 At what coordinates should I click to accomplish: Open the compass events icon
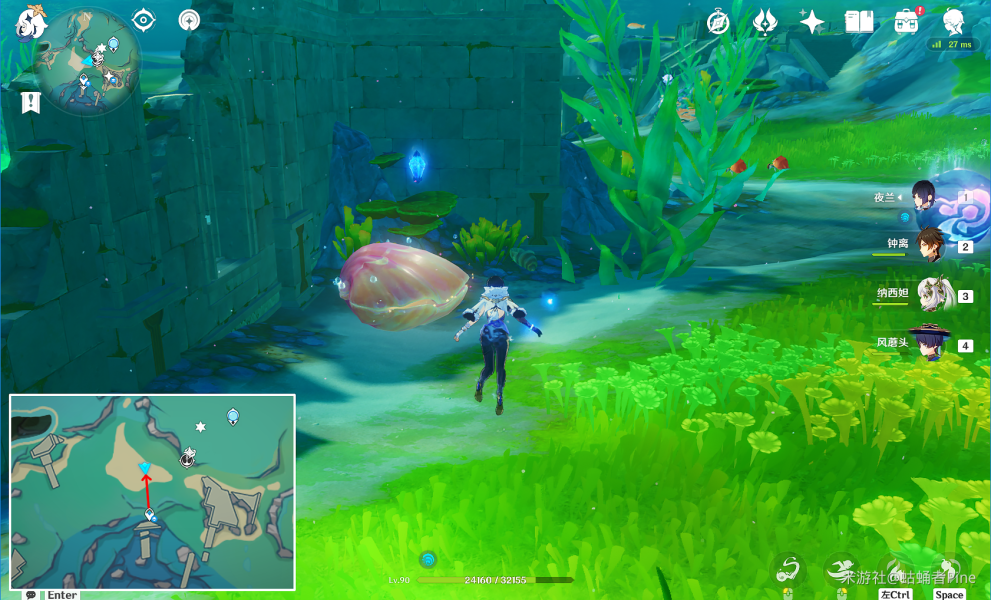click(x=718, y=22)
